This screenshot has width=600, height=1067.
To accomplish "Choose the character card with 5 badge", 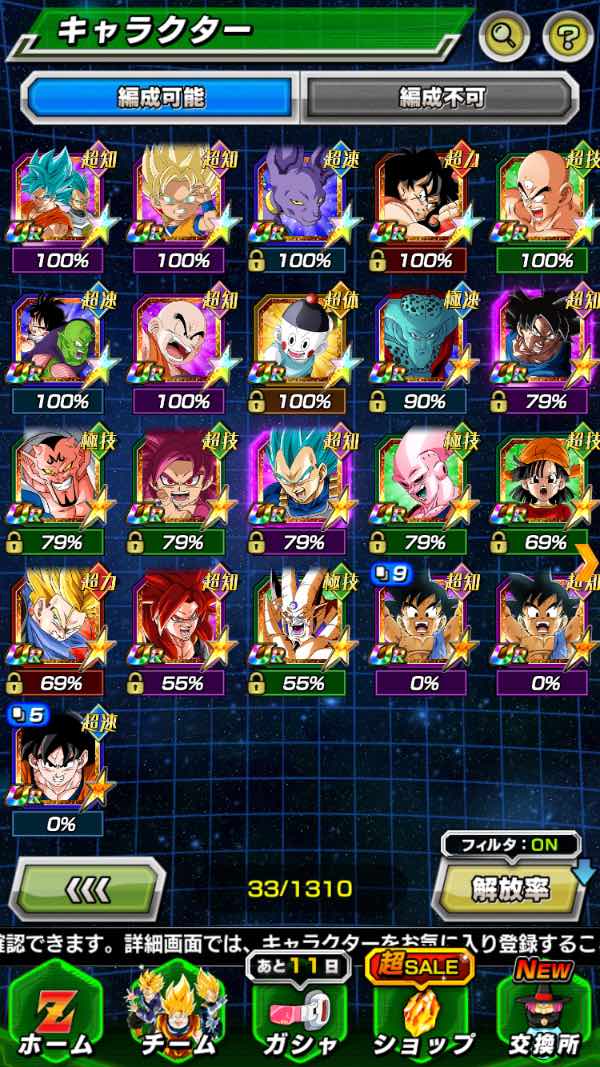I will [57, 767].
